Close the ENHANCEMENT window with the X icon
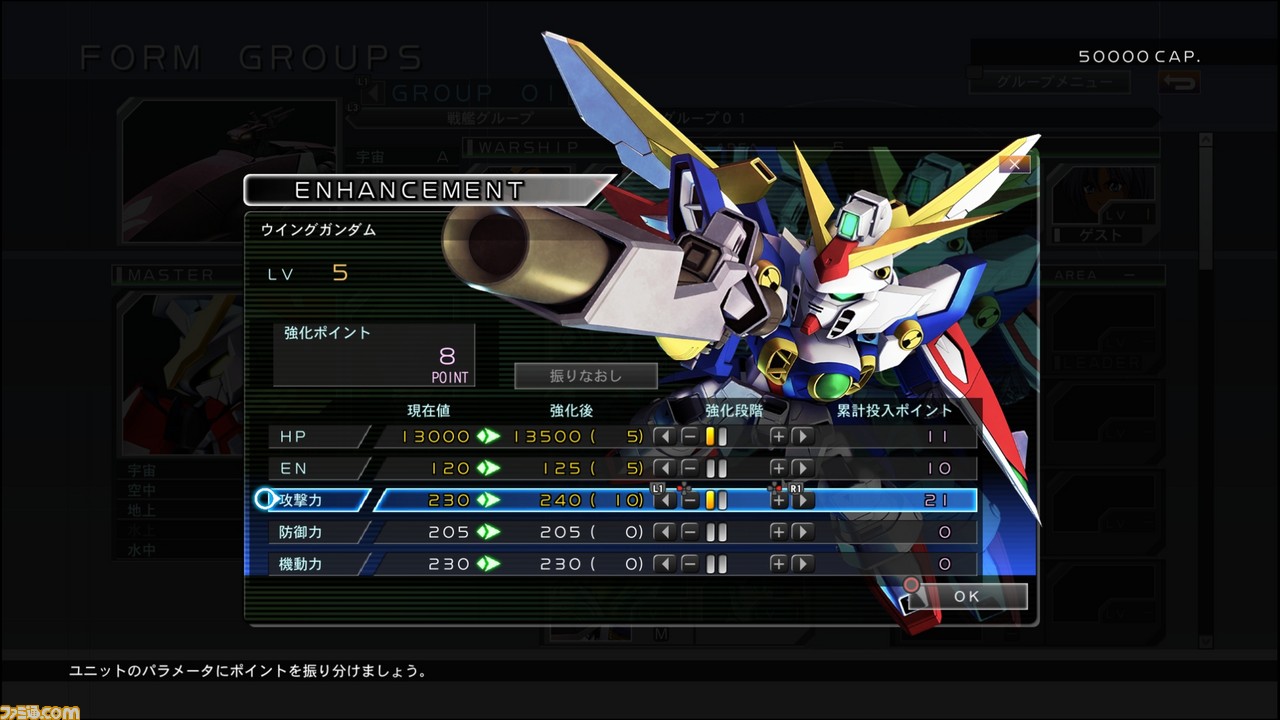This screenshot has width=1280, height=720. [1015, 164]
